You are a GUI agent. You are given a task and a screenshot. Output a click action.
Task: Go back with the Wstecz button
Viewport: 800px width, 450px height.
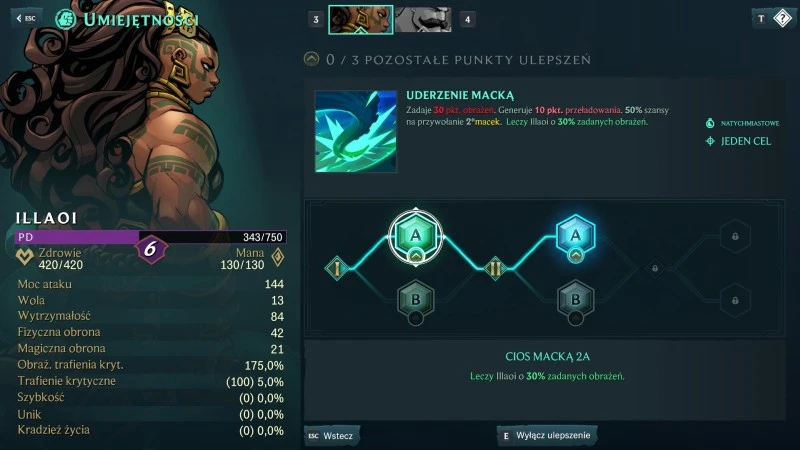click(332, 435)
